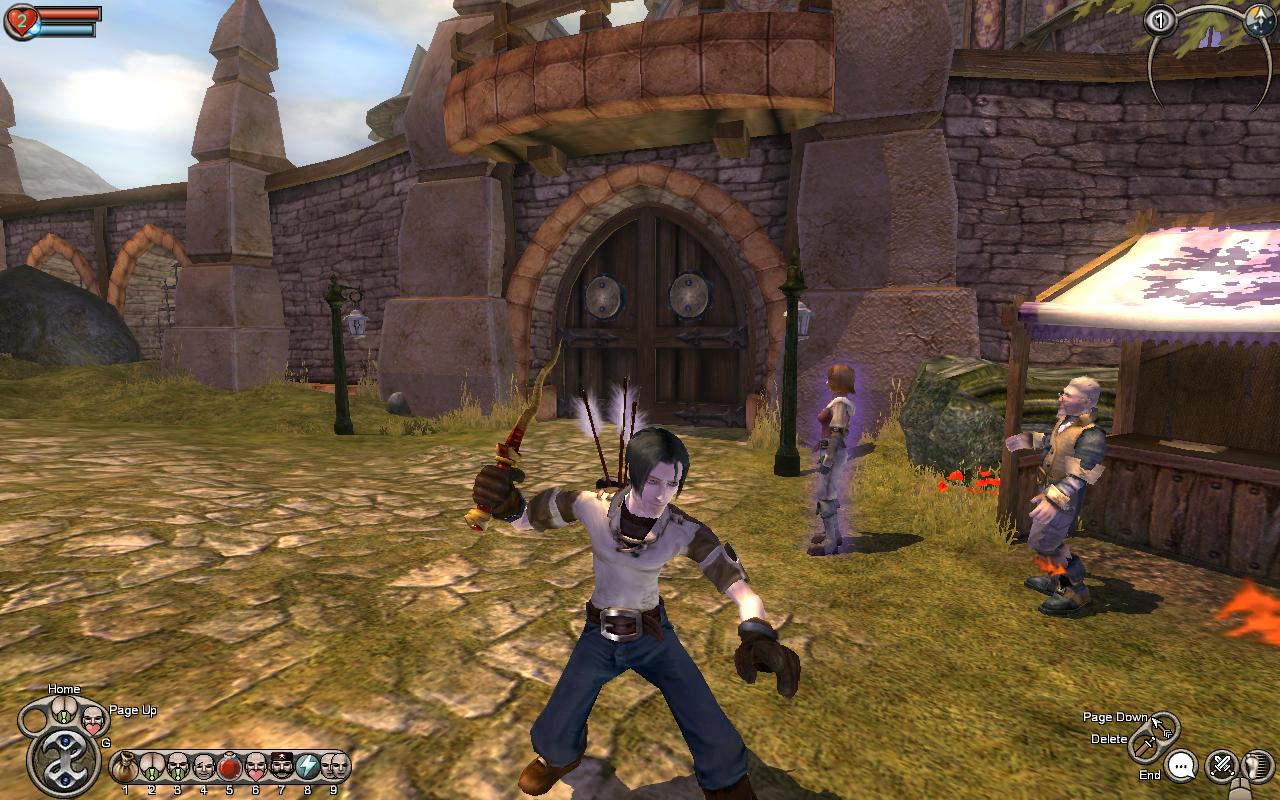Cast the lightning bolt spell

click(x=308, y=768)
